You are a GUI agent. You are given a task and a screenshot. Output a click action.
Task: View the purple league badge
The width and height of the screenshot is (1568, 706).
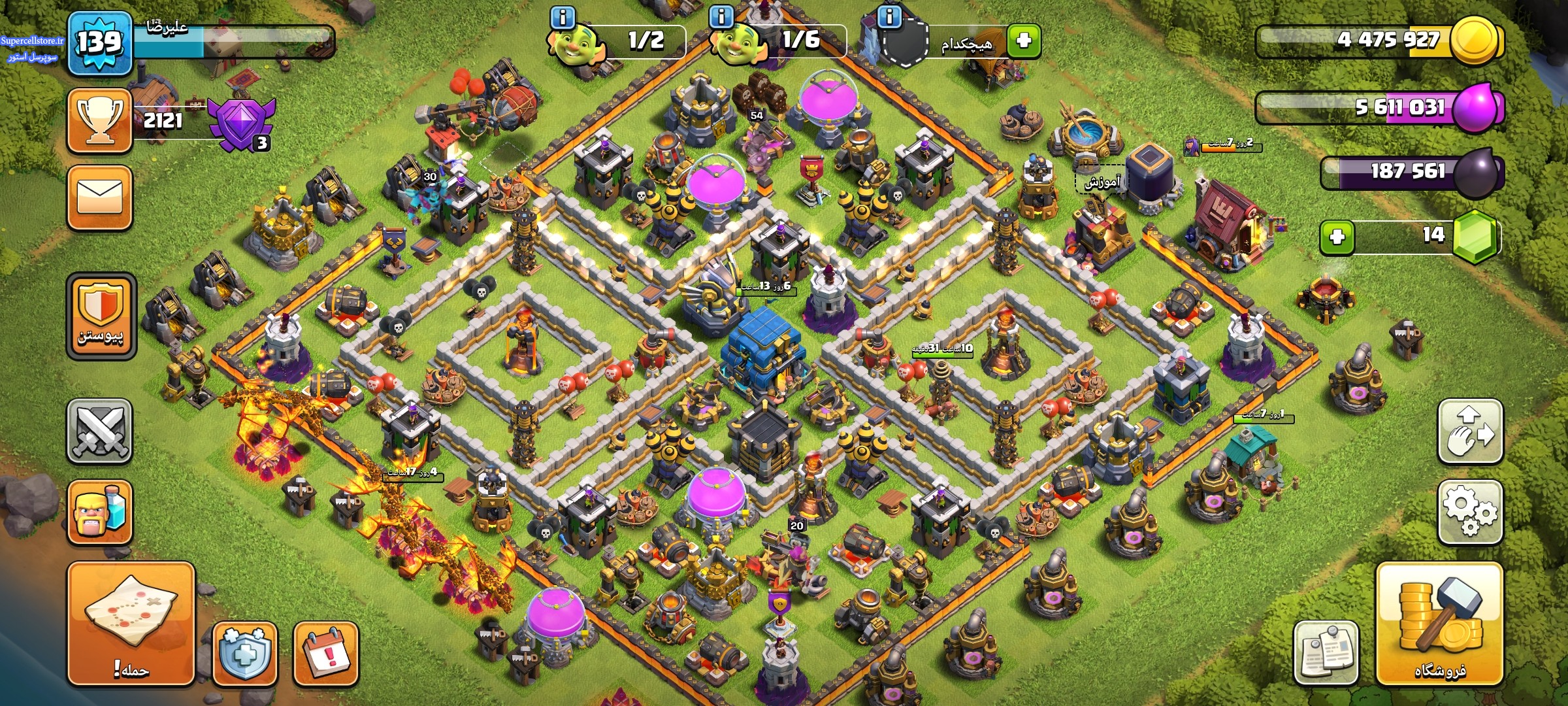click(242, 123)
